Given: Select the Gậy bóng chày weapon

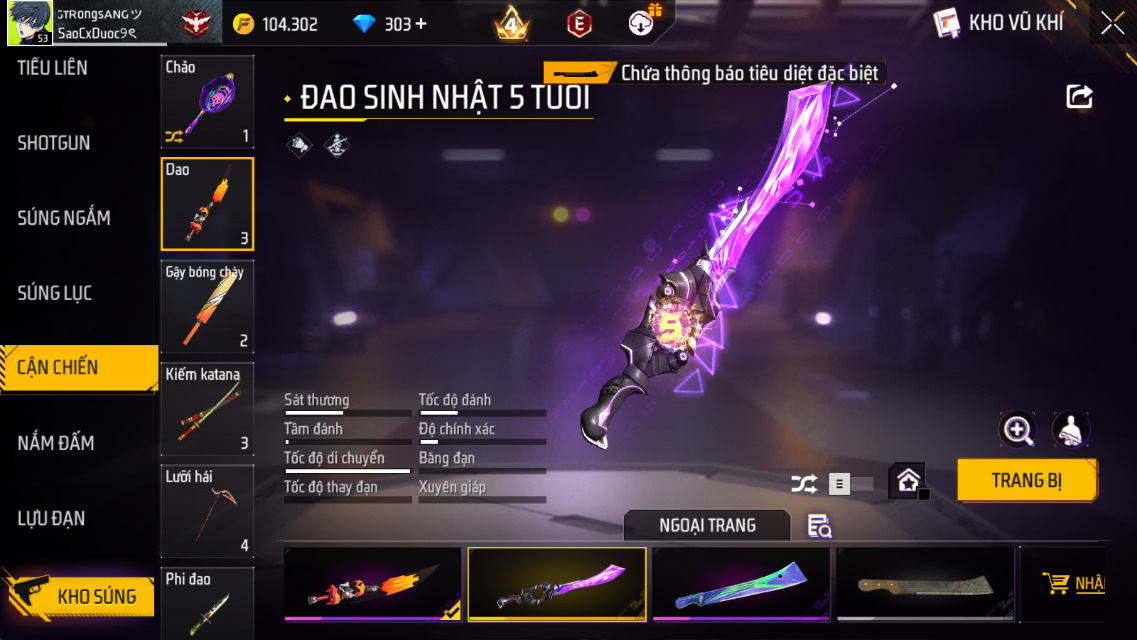Looking at the screenshot, I should point(207,306).
